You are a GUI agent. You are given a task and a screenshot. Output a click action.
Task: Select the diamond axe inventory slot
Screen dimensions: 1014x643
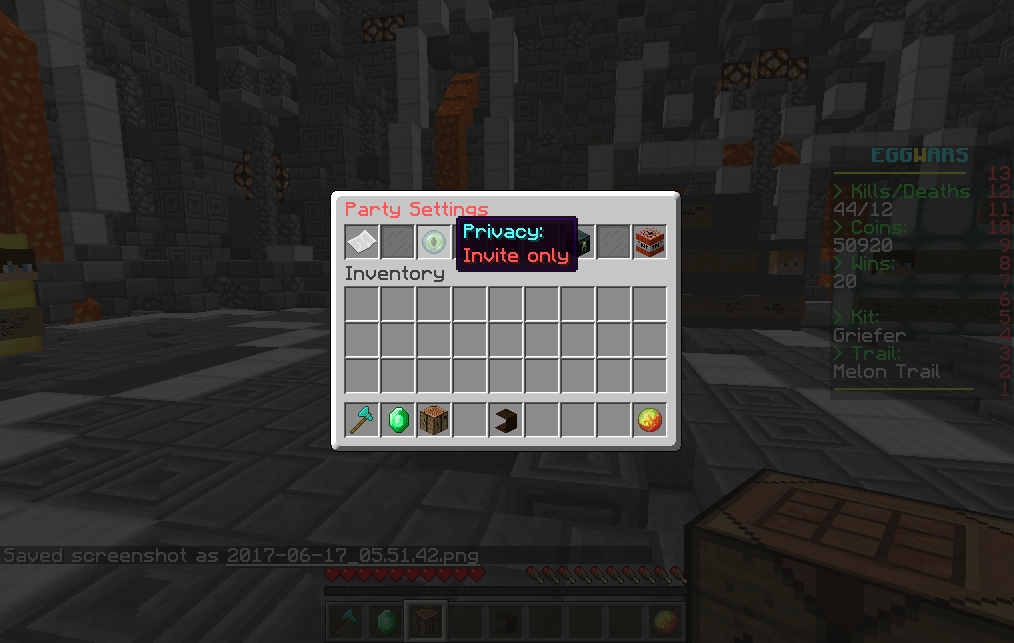point(362,420)
